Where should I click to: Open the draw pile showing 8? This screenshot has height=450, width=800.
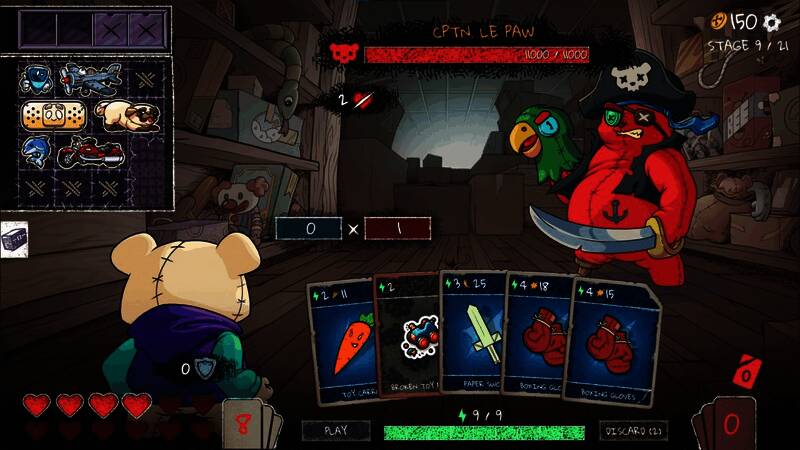244,422
